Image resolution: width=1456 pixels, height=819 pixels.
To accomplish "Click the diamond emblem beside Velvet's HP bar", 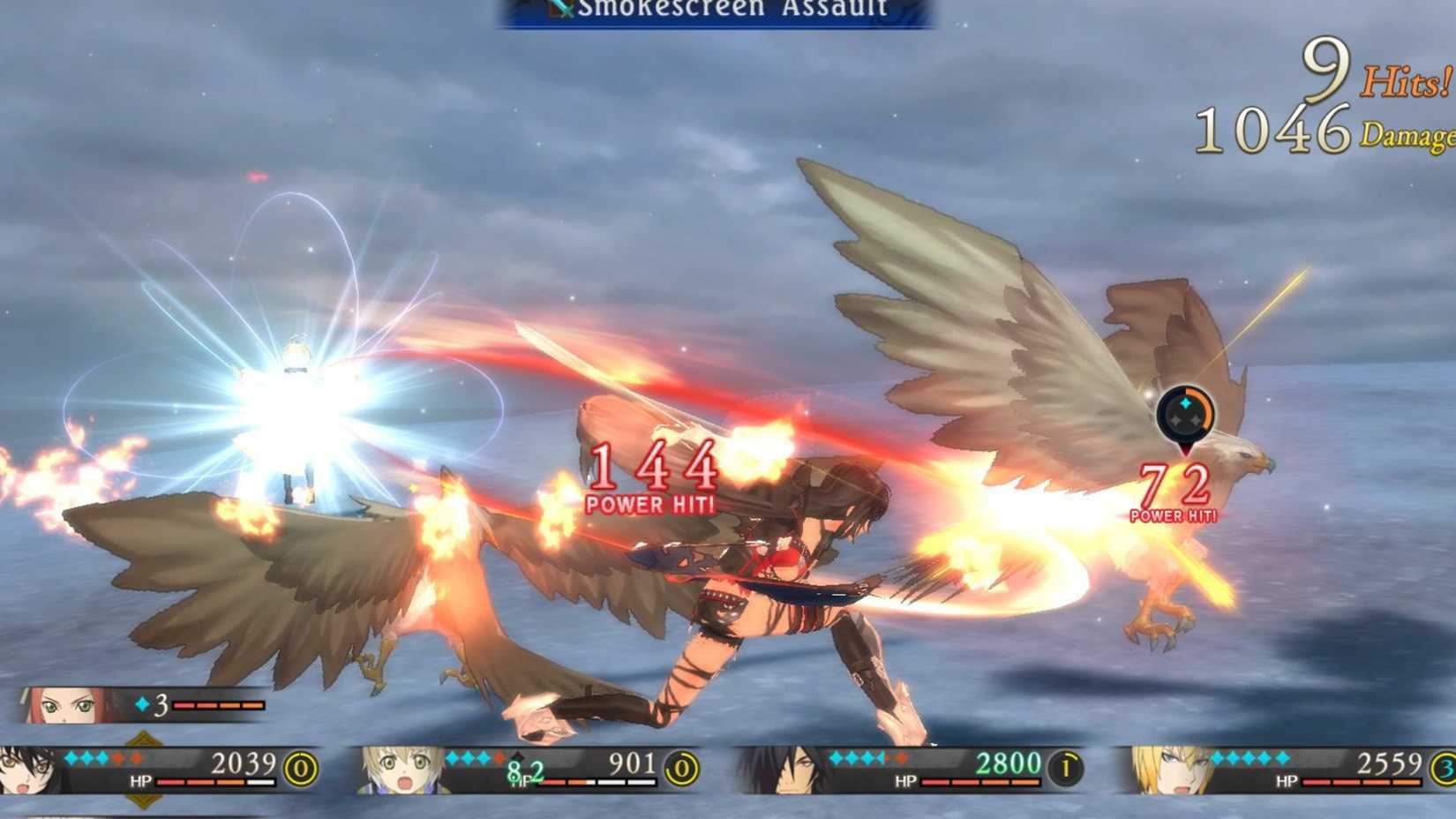I will pos(144,740).
